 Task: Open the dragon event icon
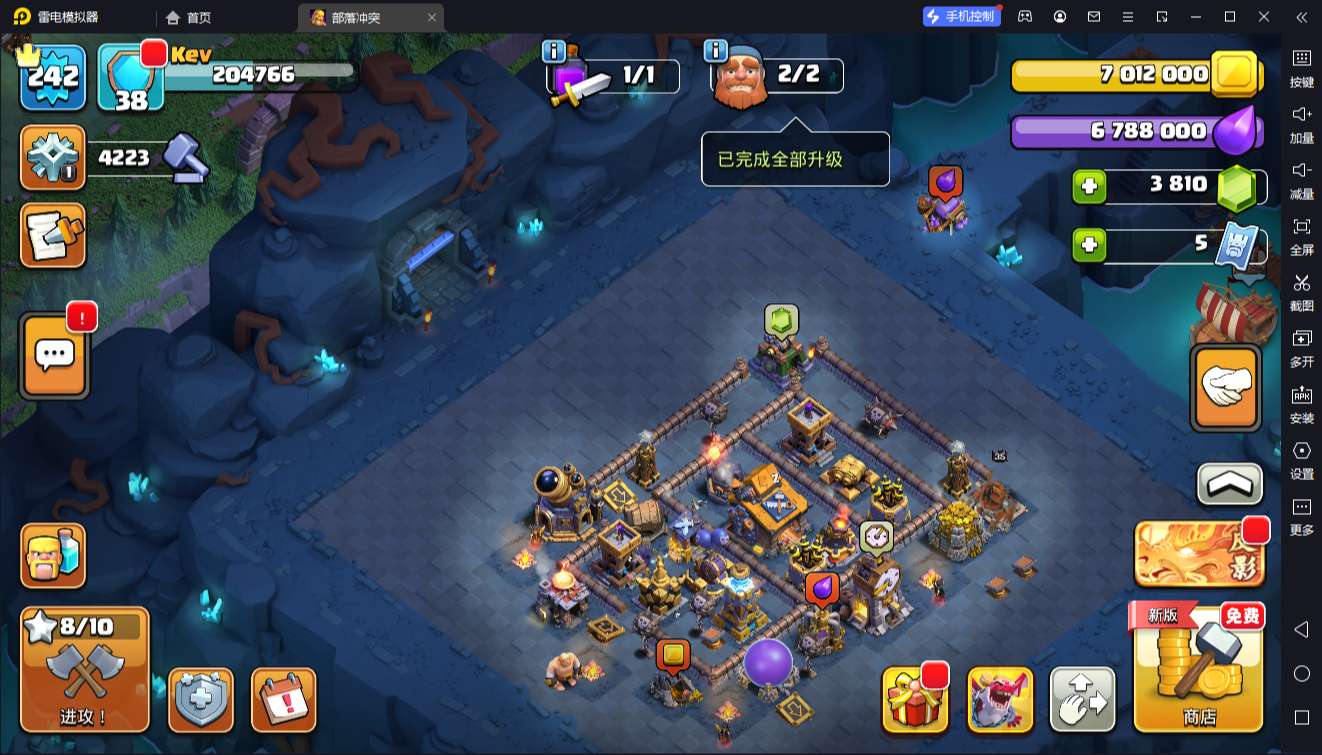1000,699
